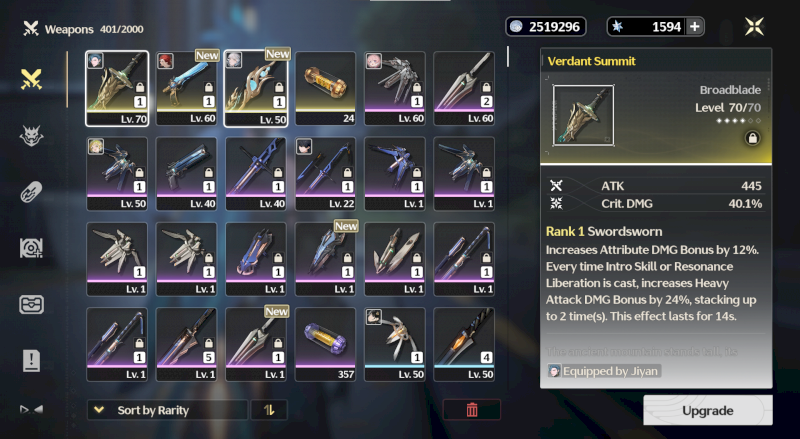Viewport: 800px width, 439px height.
Task: Switch to the Echoes monster-head tab
Action: tap(31, 136)
